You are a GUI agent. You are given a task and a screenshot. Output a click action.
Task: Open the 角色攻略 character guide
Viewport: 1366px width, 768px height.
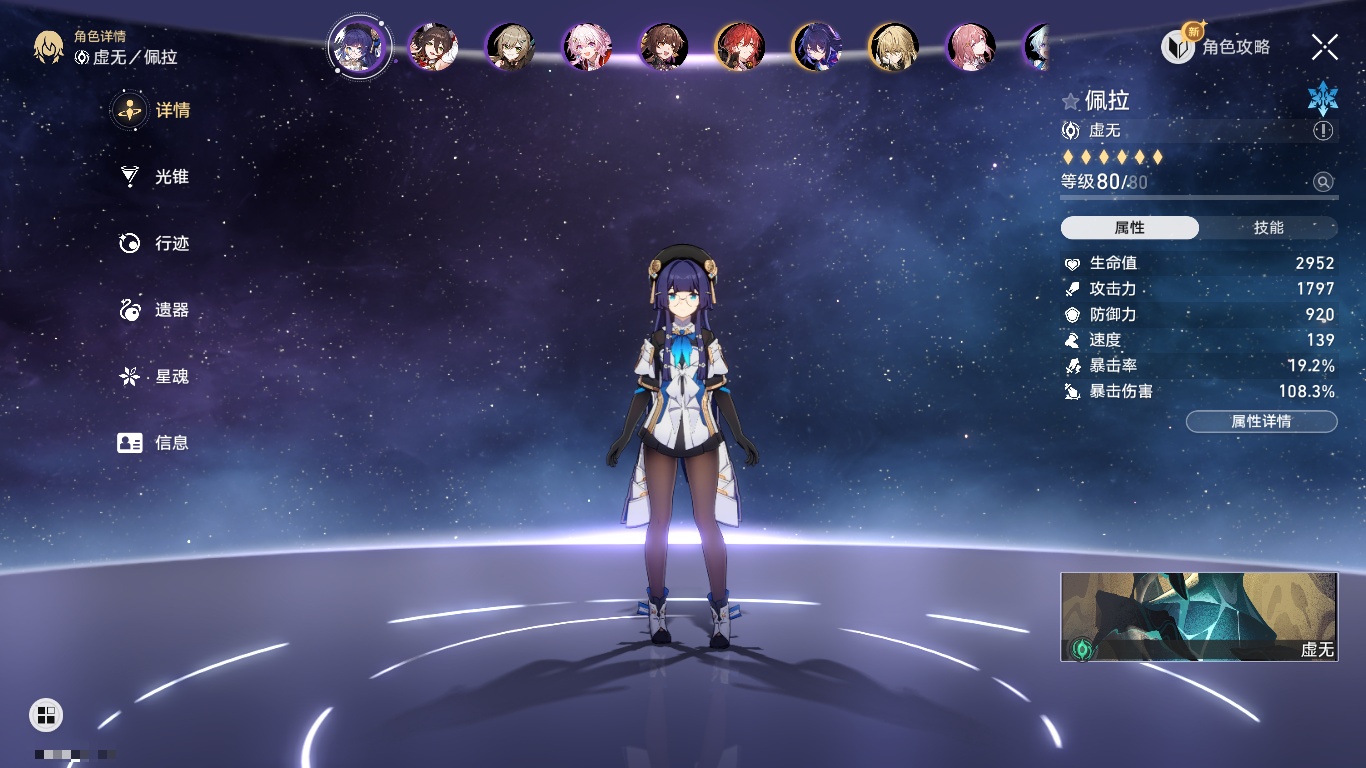coord(1216,46)
